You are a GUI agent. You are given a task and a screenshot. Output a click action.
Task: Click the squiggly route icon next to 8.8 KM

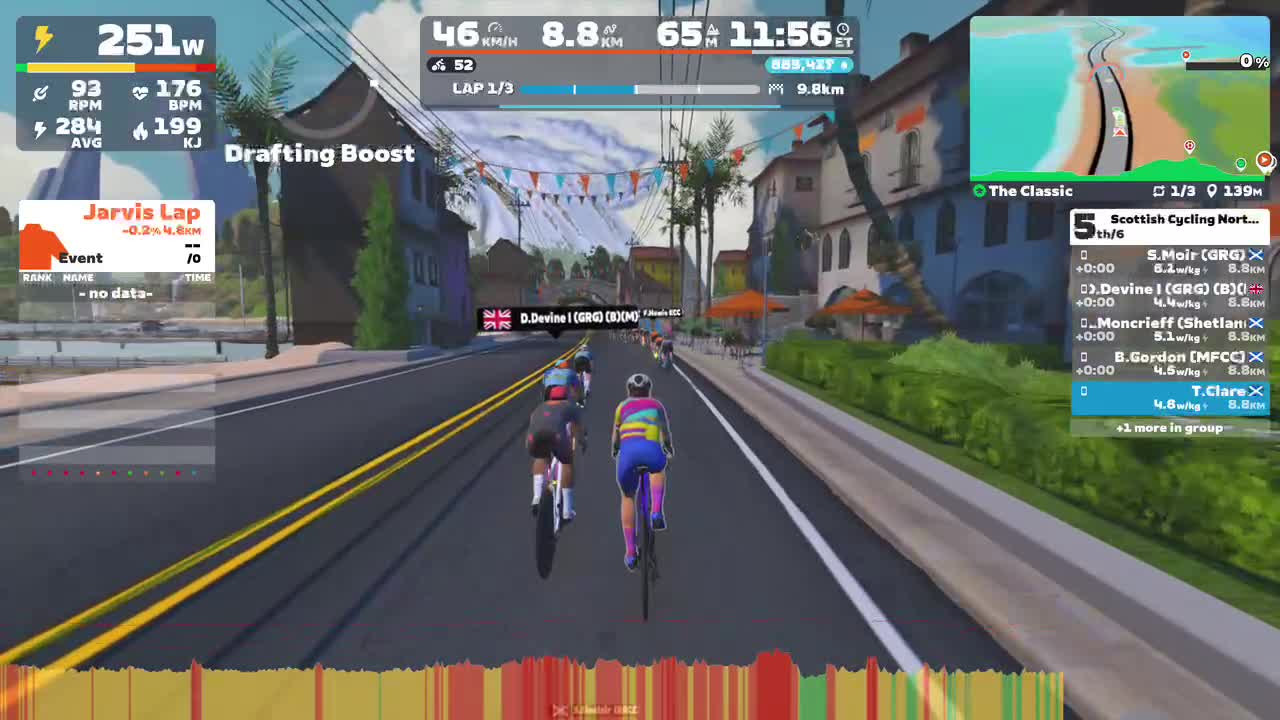click(x=610, y=30)
